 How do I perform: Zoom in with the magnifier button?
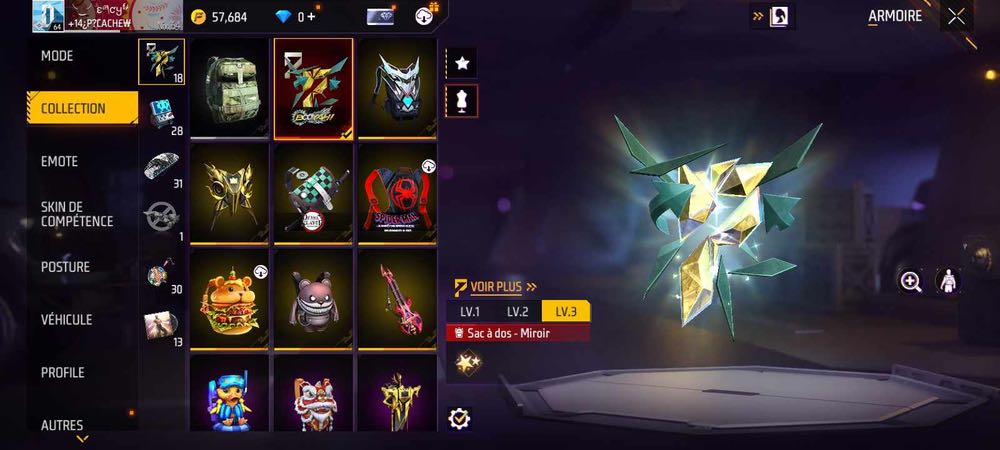point(911,282)
